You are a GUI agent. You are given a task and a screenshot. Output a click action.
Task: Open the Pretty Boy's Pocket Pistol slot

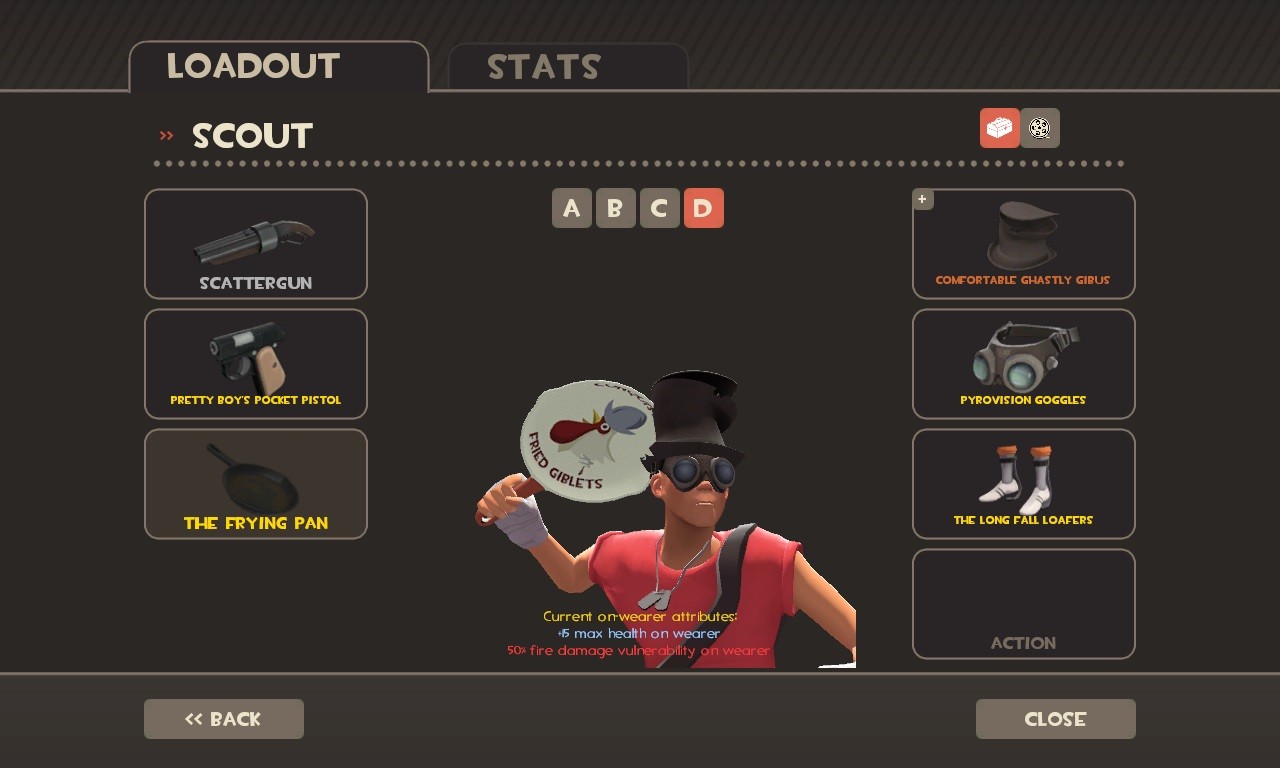(x=255, y=363)
